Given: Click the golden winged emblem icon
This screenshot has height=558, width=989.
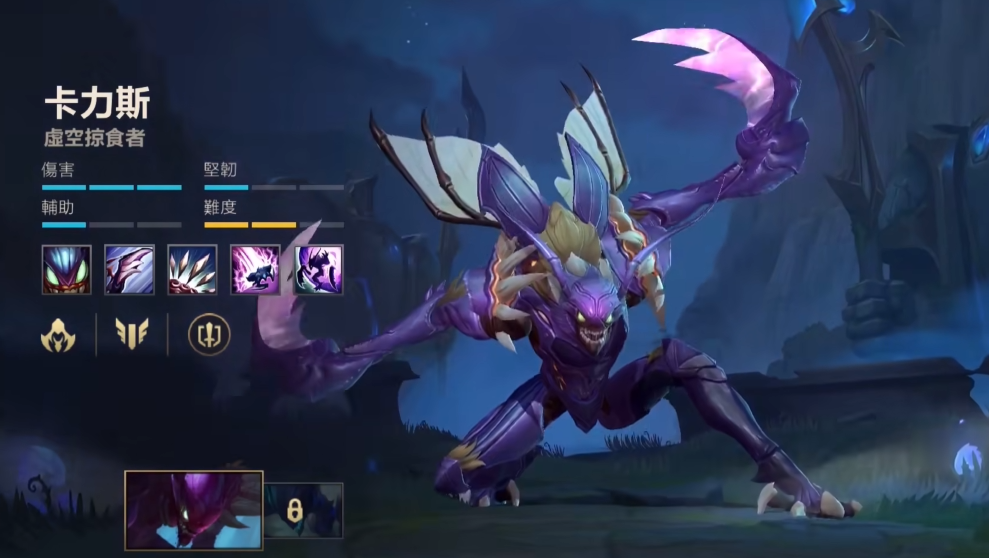Looking at the screenshot, I should click(131, 335).
